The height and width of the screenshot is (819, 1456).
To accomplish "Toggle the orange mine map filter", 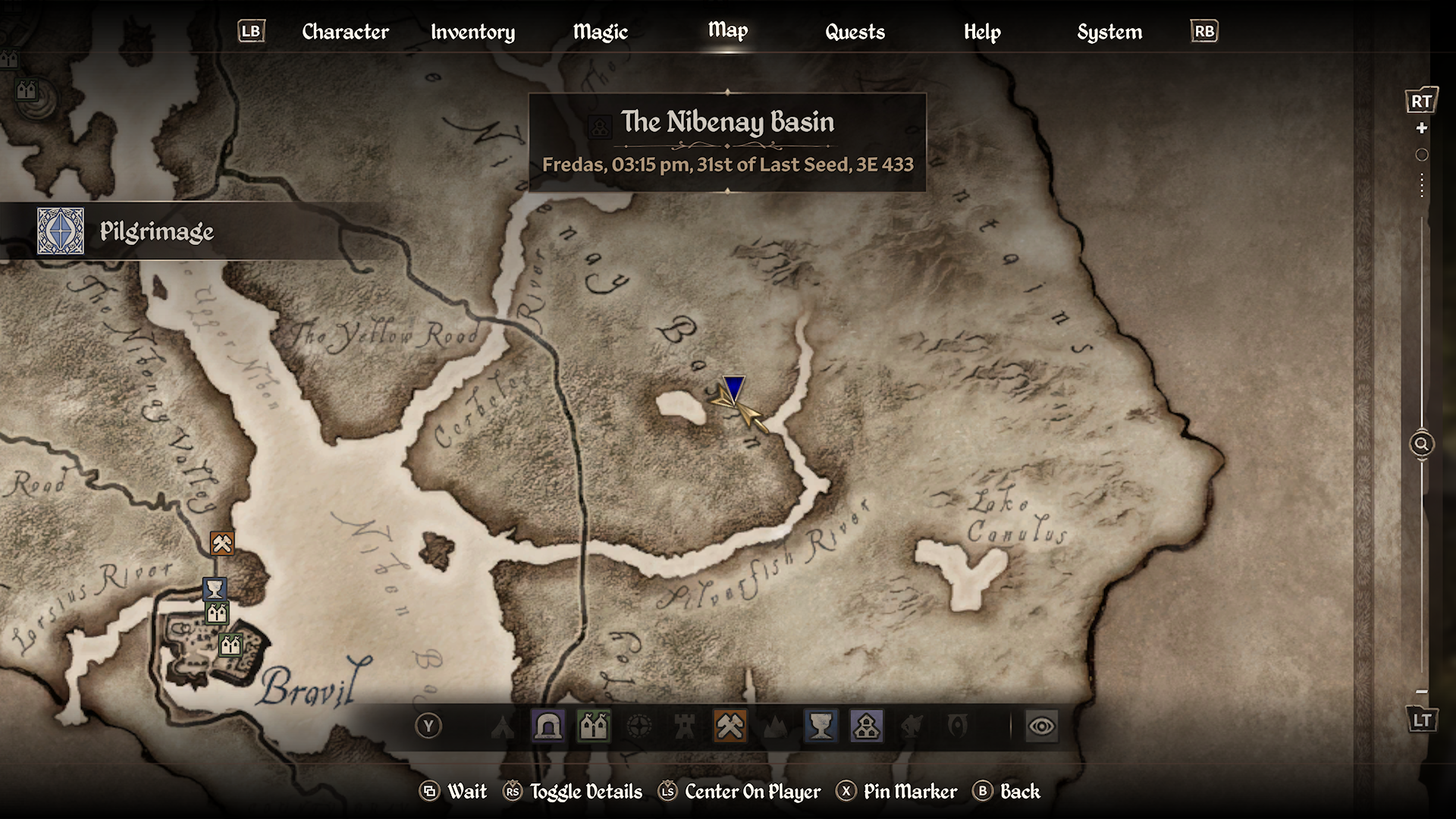I will tap(730, 726).
